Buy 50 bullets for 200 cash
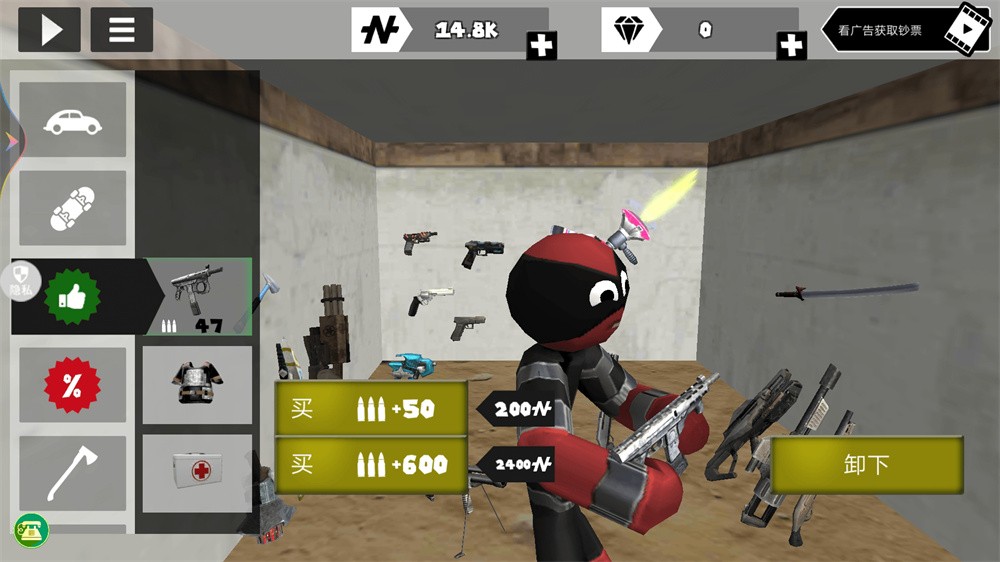 point(370,408)
